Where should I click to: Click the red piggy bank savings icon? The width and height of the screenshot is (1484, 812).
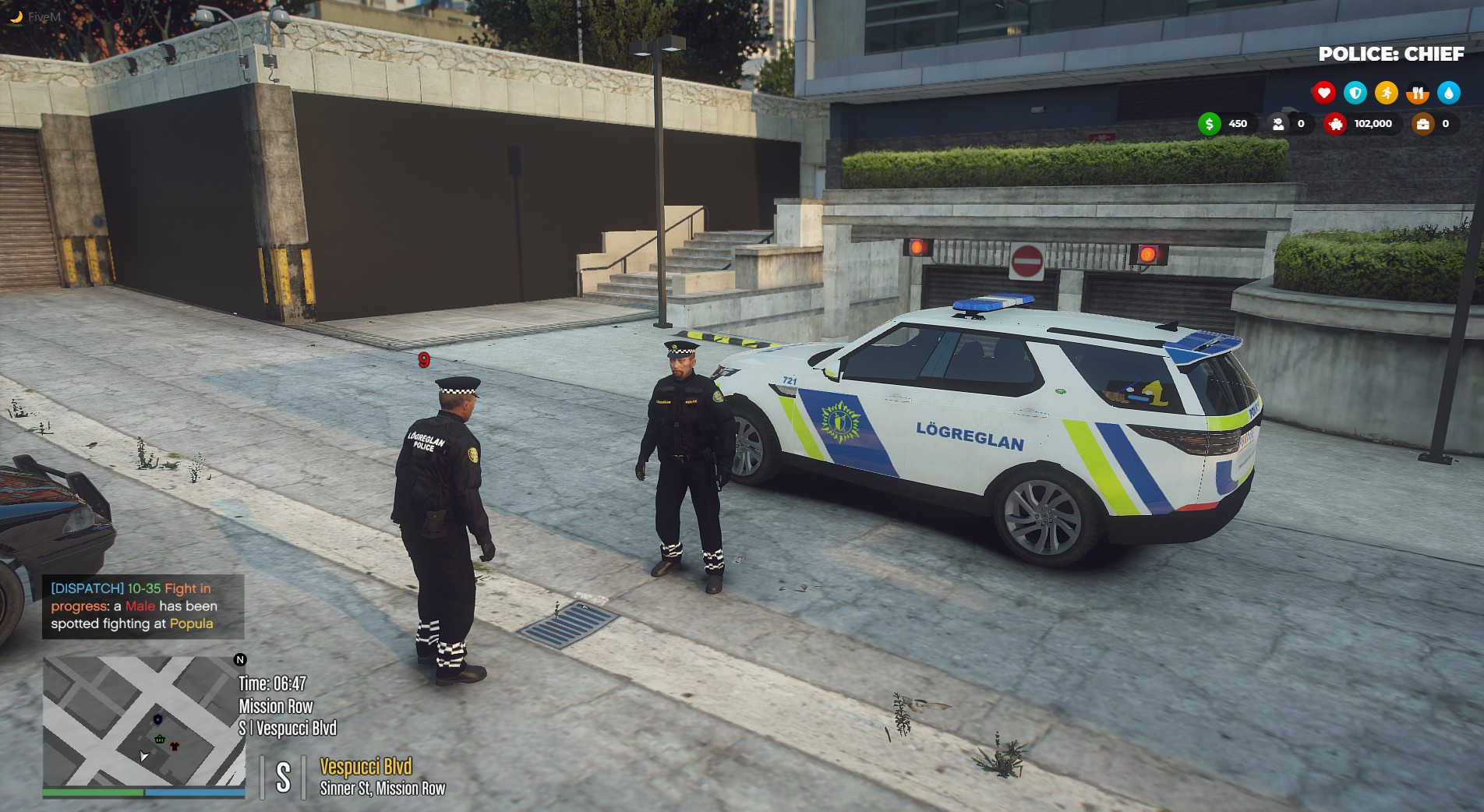[1336, 125]
